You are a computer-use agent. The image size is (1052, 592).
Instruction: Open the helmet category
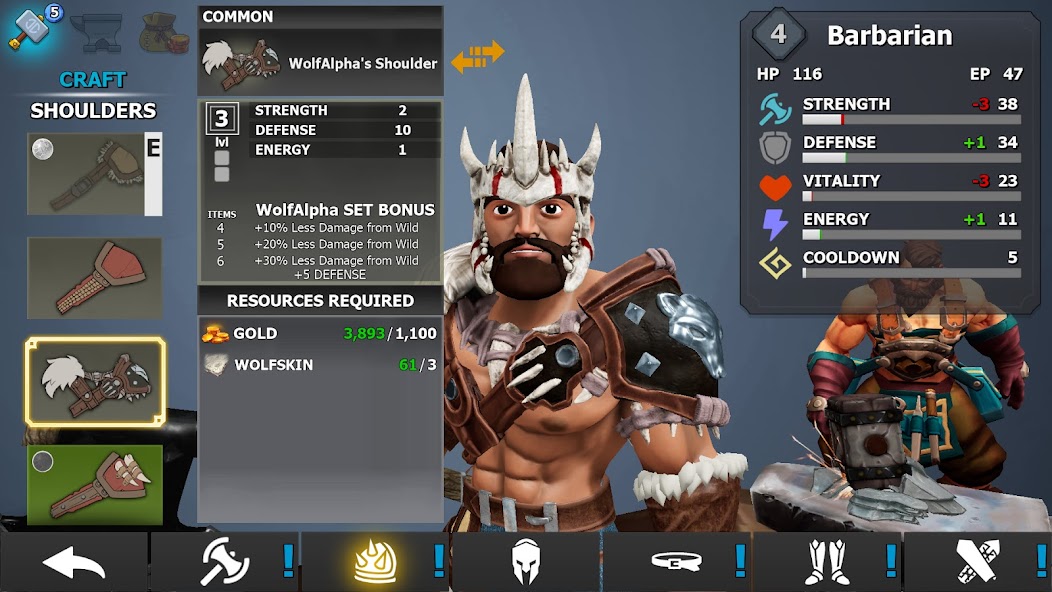(x=526, y=563)
